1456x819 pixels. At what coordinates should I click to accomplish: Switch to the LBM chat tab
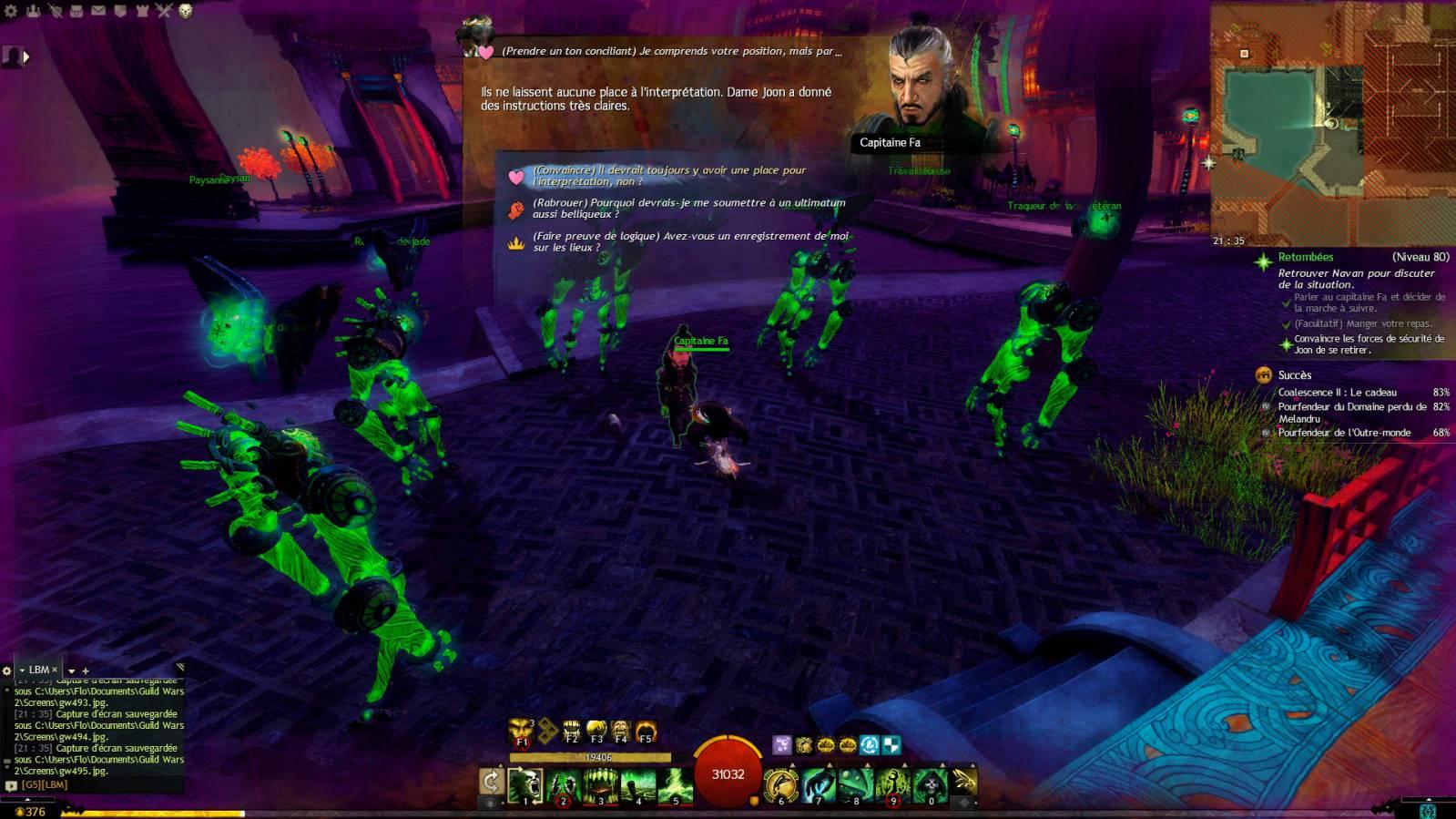[x=39, y=670]
